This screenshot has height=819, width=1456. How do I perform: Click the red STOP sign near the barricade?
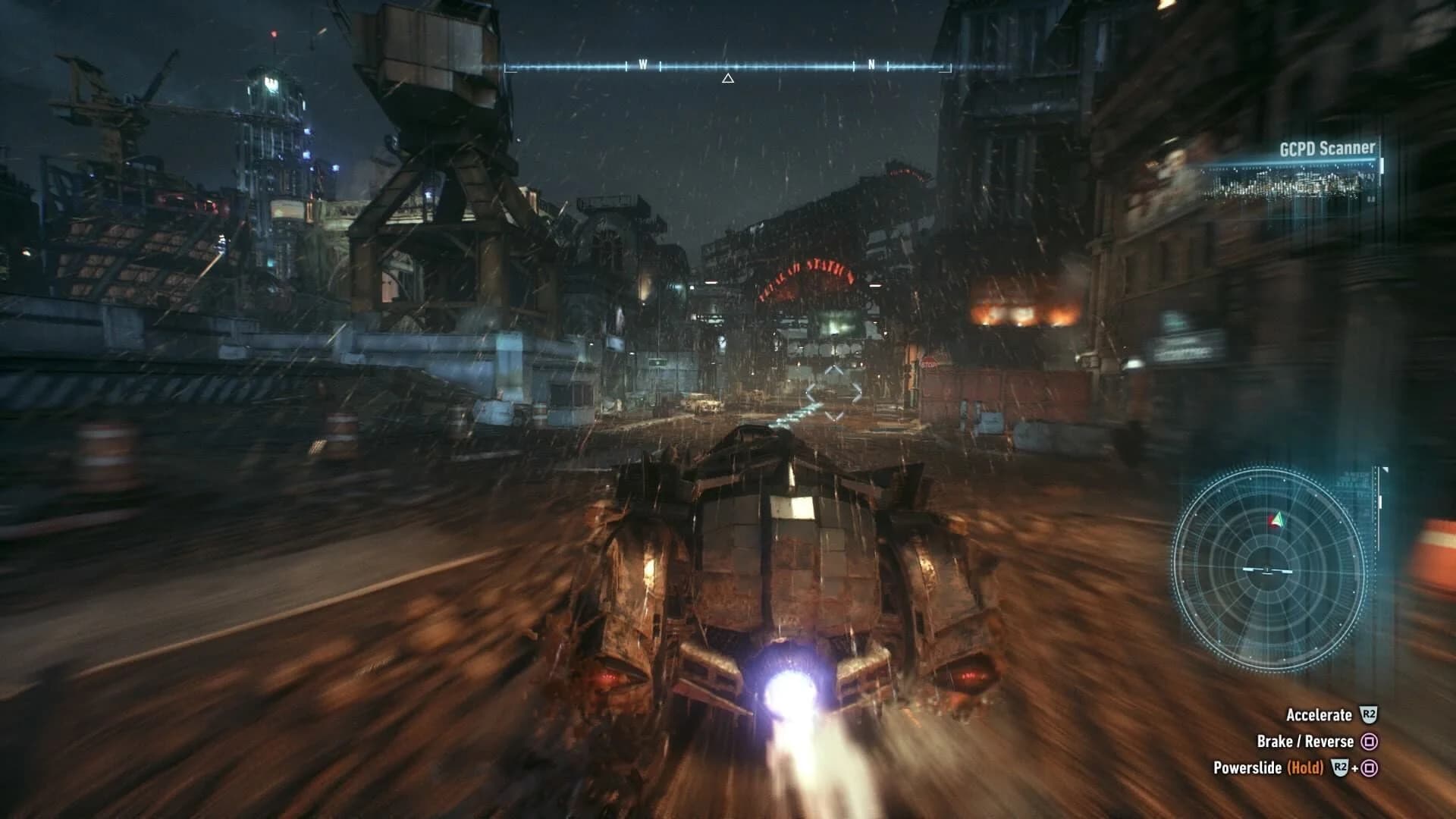(x=929, y=364)
